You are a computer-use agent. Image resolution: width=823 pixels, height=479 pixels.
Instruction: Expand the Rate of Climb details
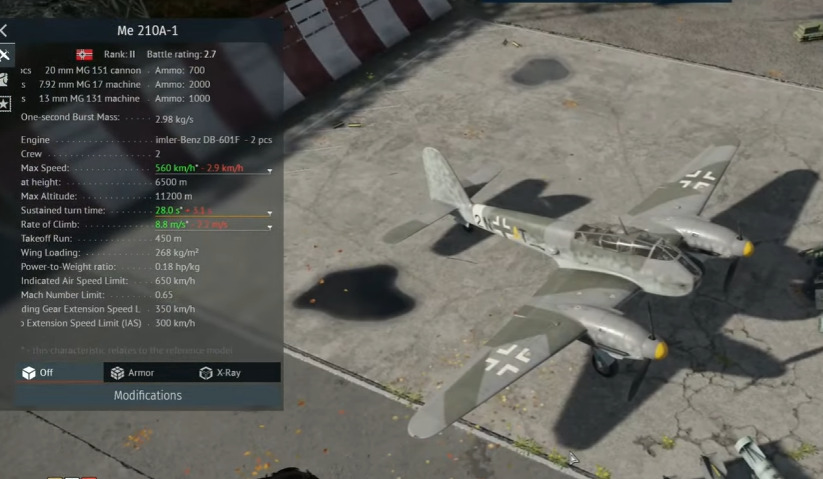coord(269,227)
